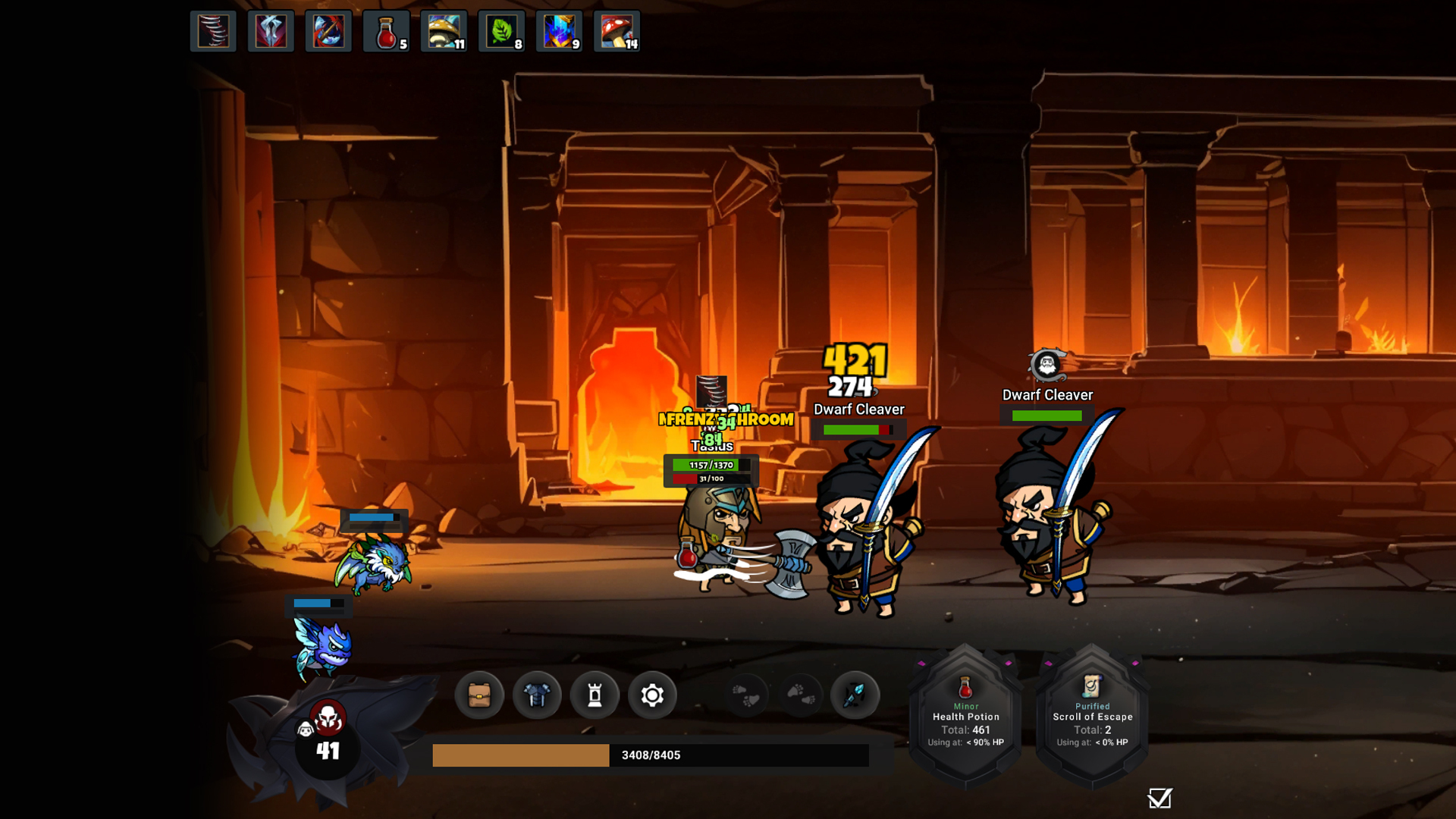Select the crystal spear skill button

point(855,695)
